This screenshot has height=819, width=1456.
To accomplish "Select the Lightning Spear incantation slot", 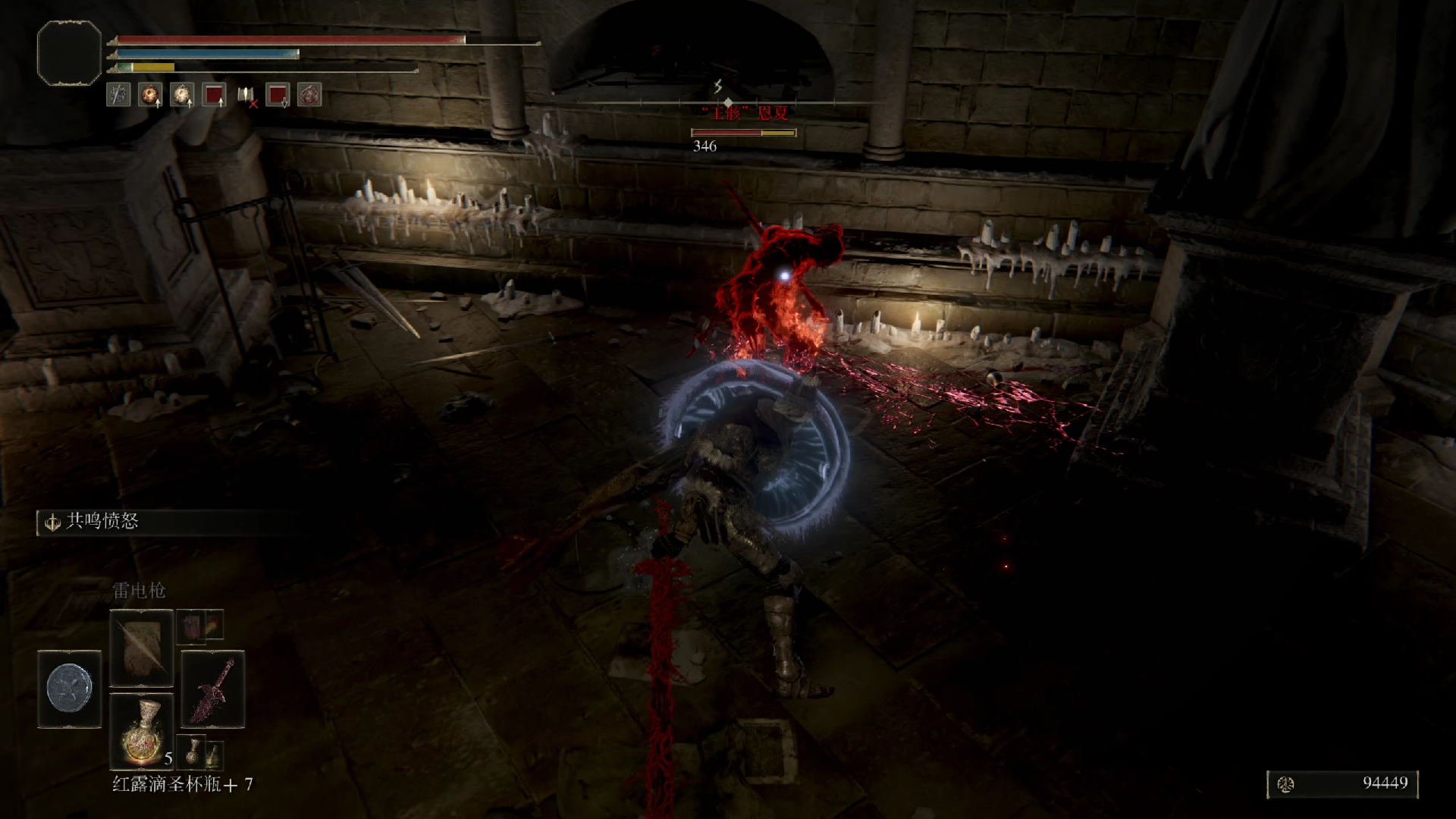I will pos(141,648).
